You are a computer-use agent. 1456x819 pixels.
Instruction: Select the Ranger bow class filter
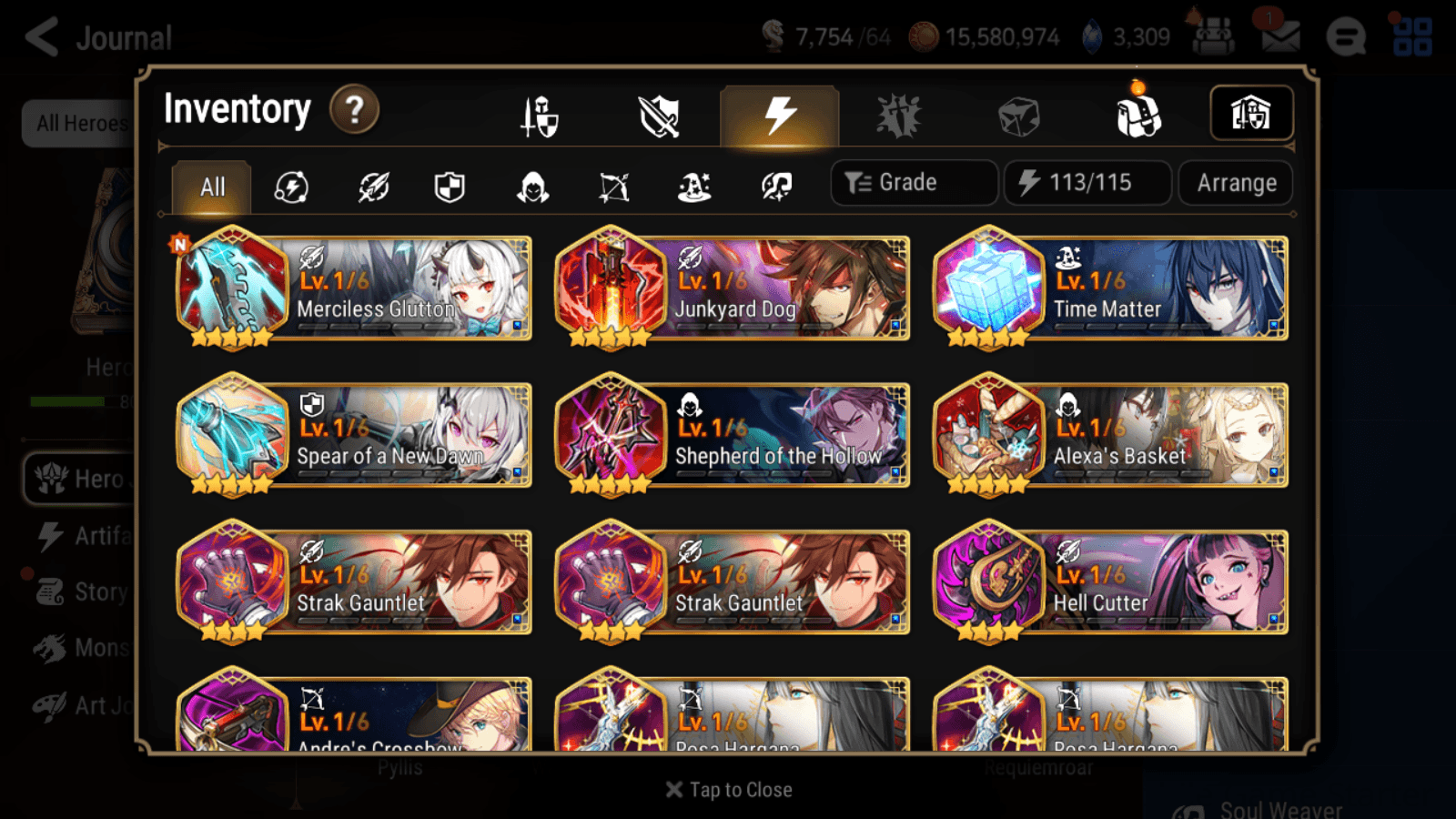pos(614,187)
